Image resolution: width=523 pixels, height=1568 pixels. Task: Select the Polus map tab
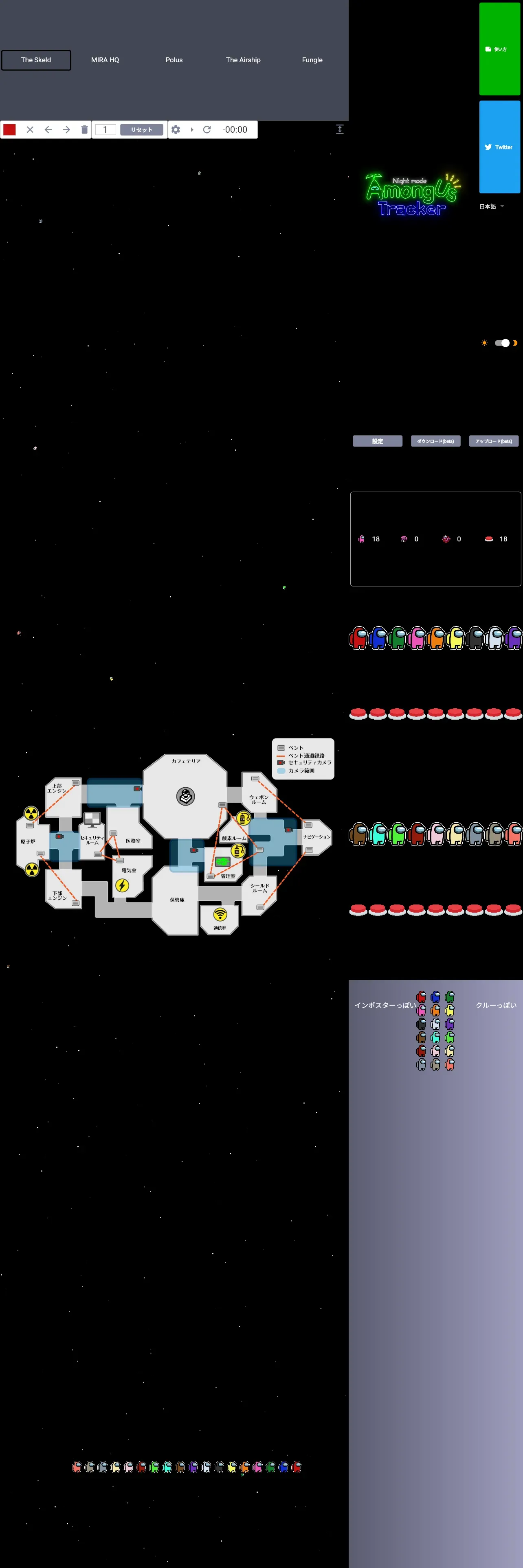(x=174, y=60)
